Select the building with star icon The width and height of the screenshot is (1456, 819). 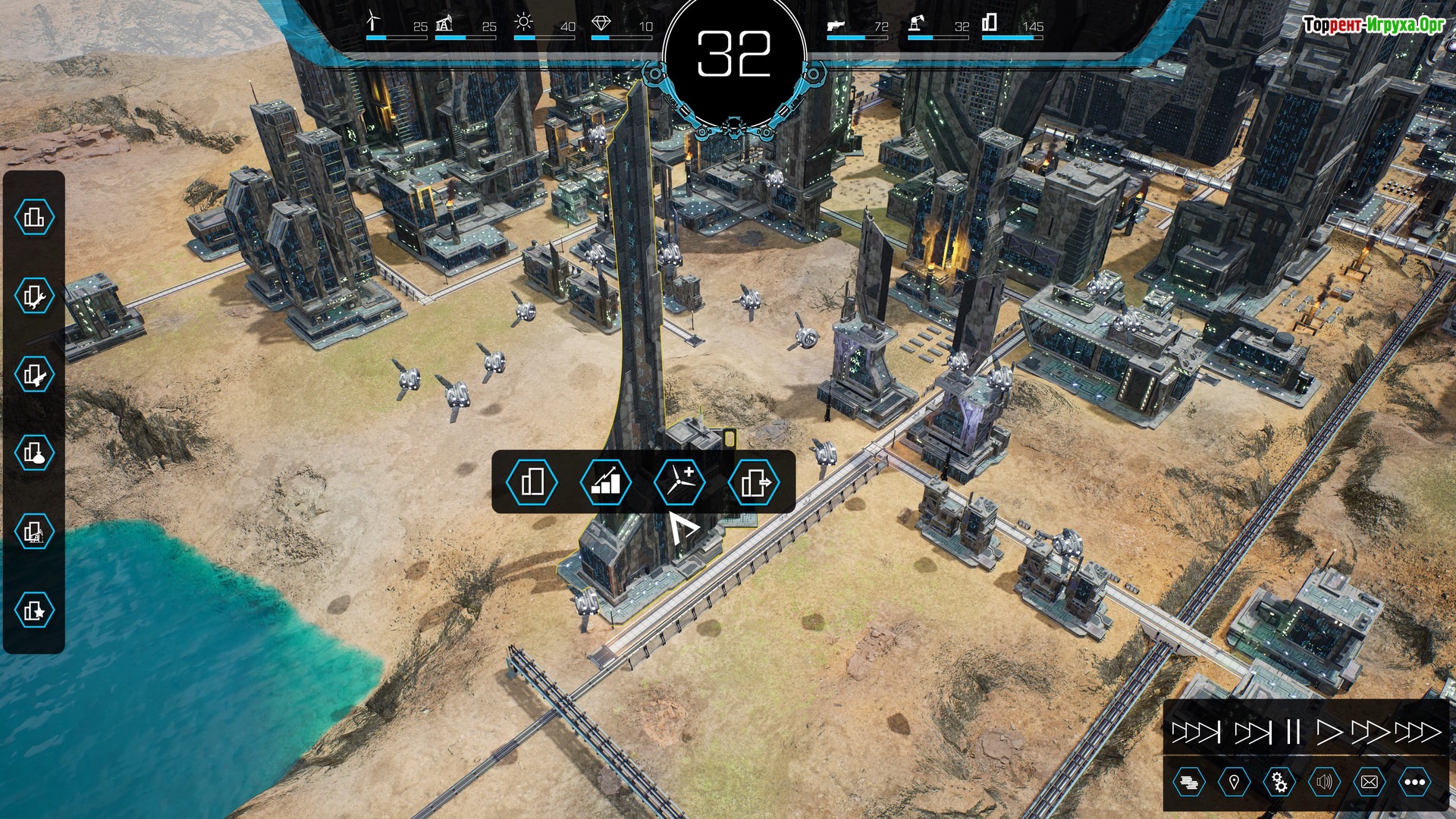[x=34, y=610]
